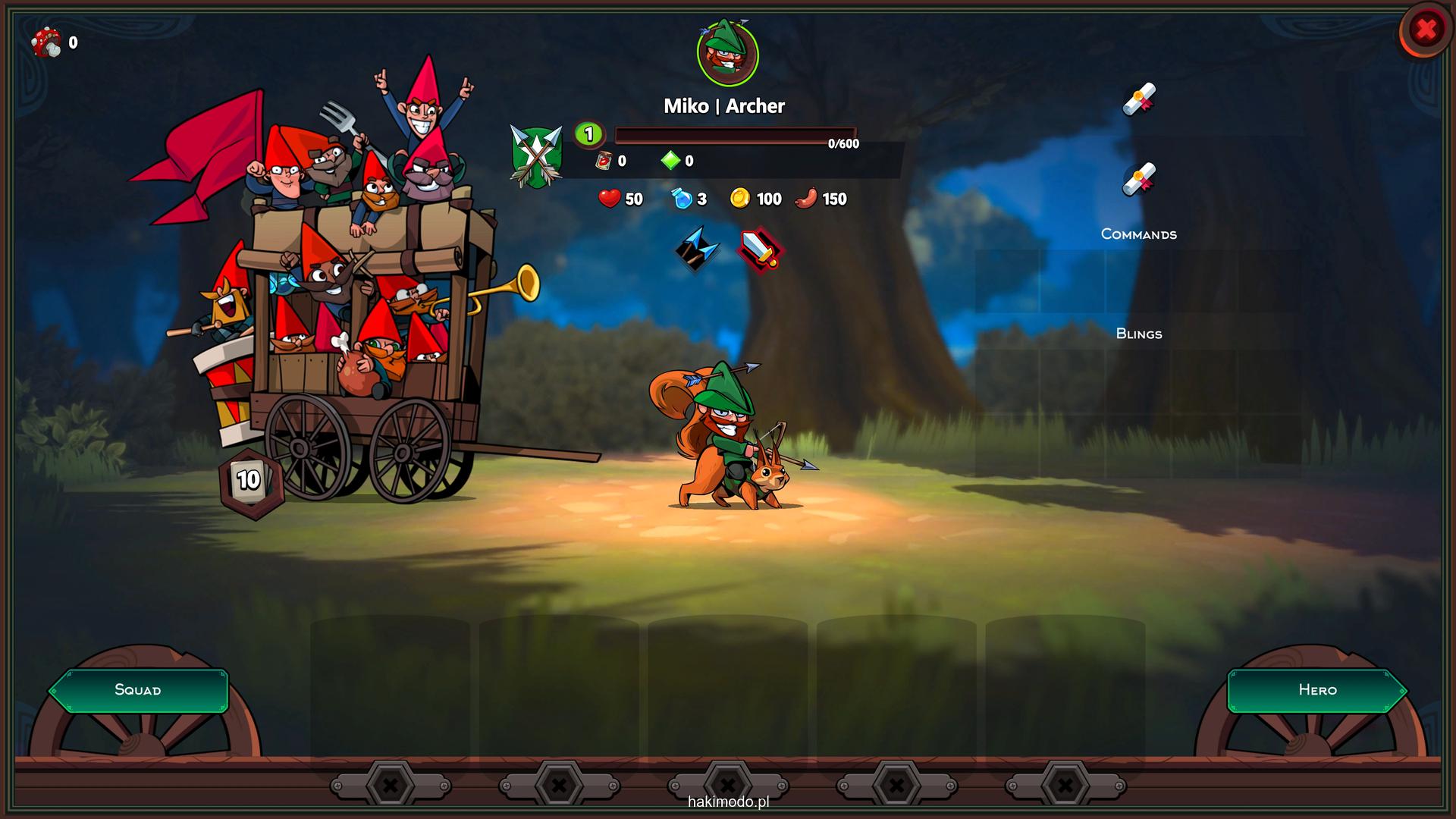This screenshot has height=819, width=1456.
Task: Close the hero screen with red X
Action: [1426, 30]
